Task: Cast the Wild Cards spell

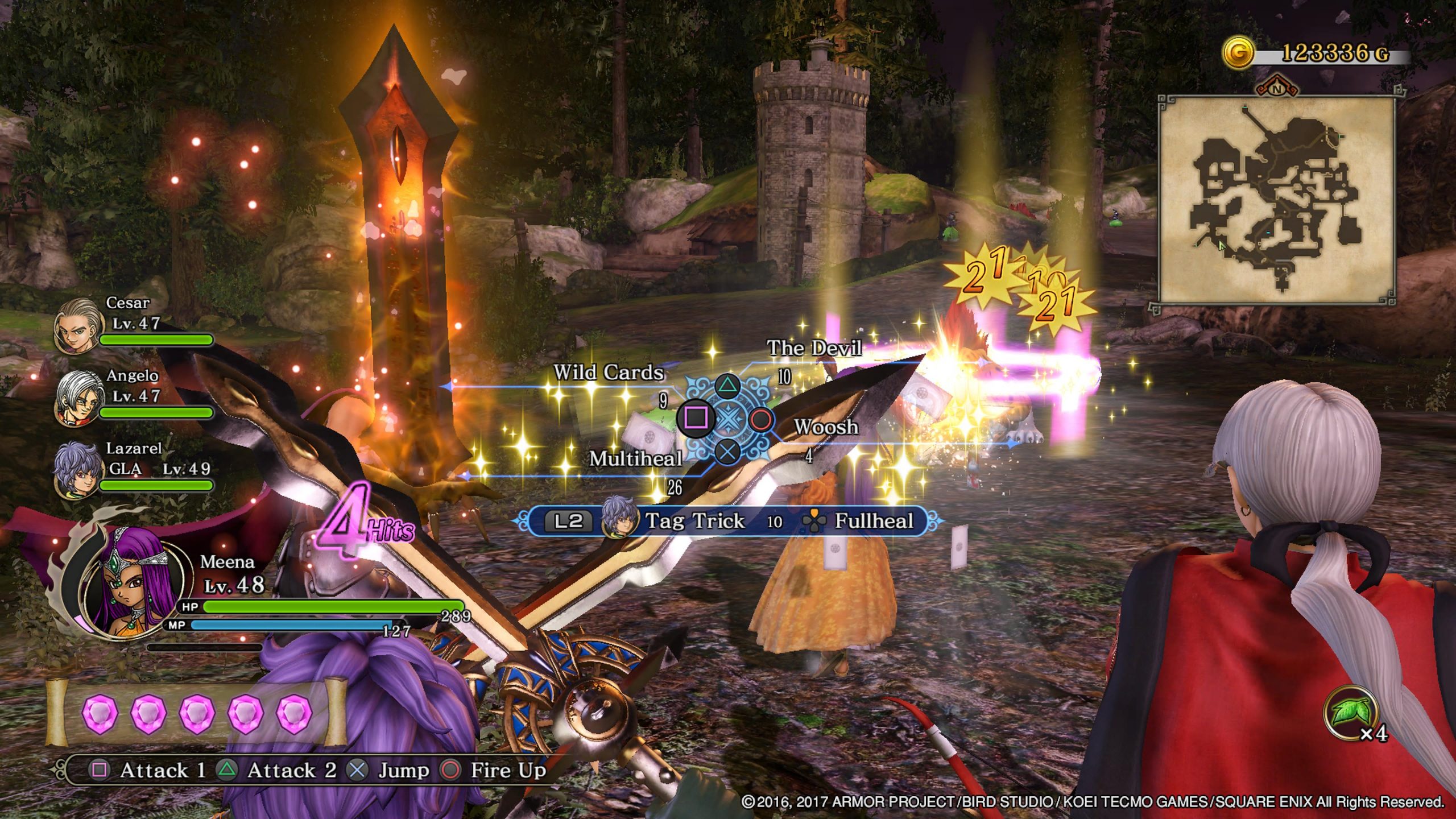Action: click(x=608, y=373)
